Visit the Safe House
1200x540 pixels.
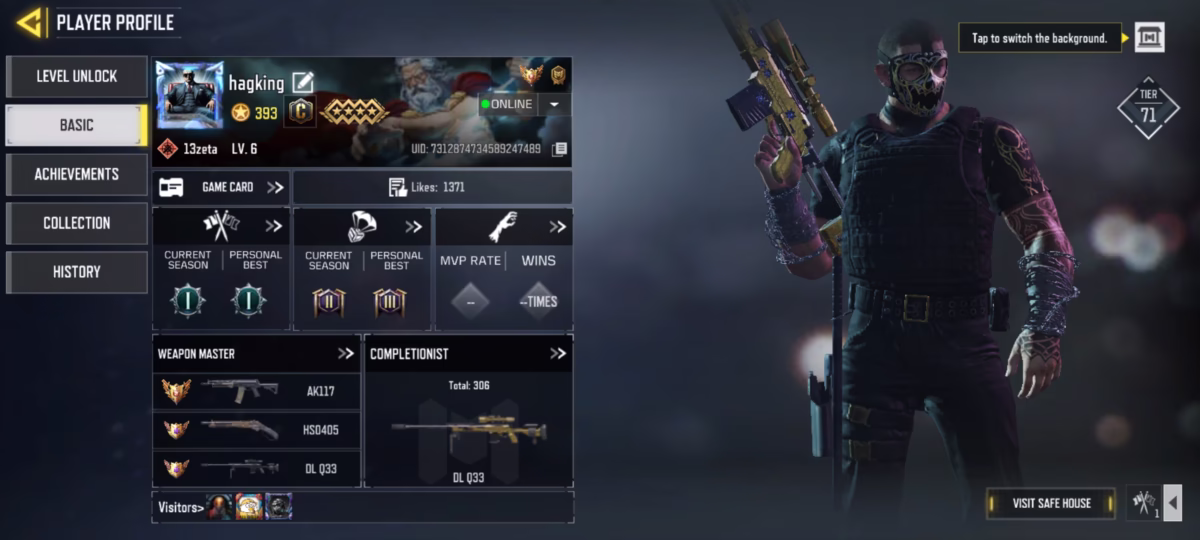coord(1050,503)
